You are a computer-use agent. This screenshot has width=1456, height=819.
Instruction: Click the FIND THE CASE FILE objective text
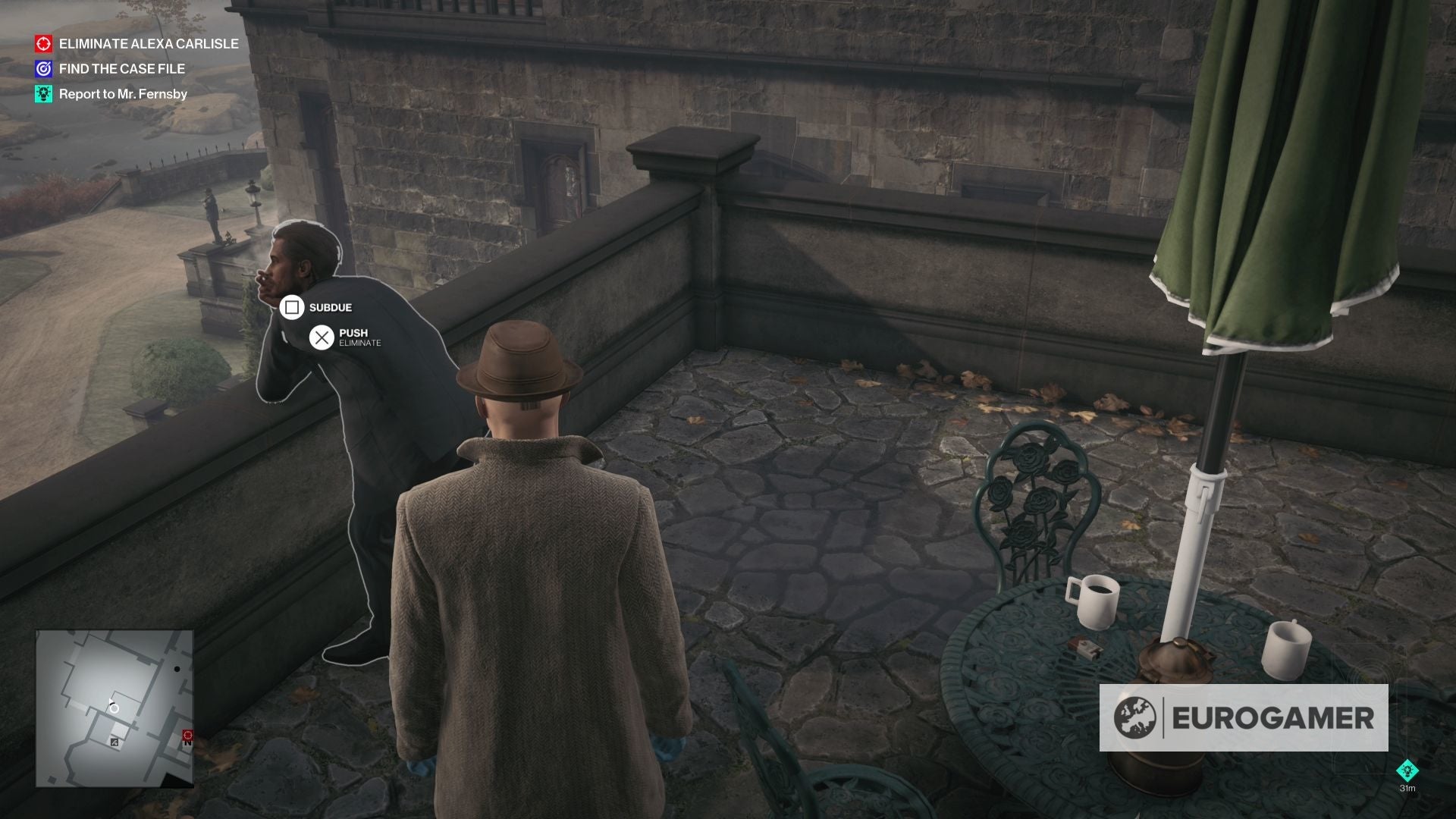[121, 68]
